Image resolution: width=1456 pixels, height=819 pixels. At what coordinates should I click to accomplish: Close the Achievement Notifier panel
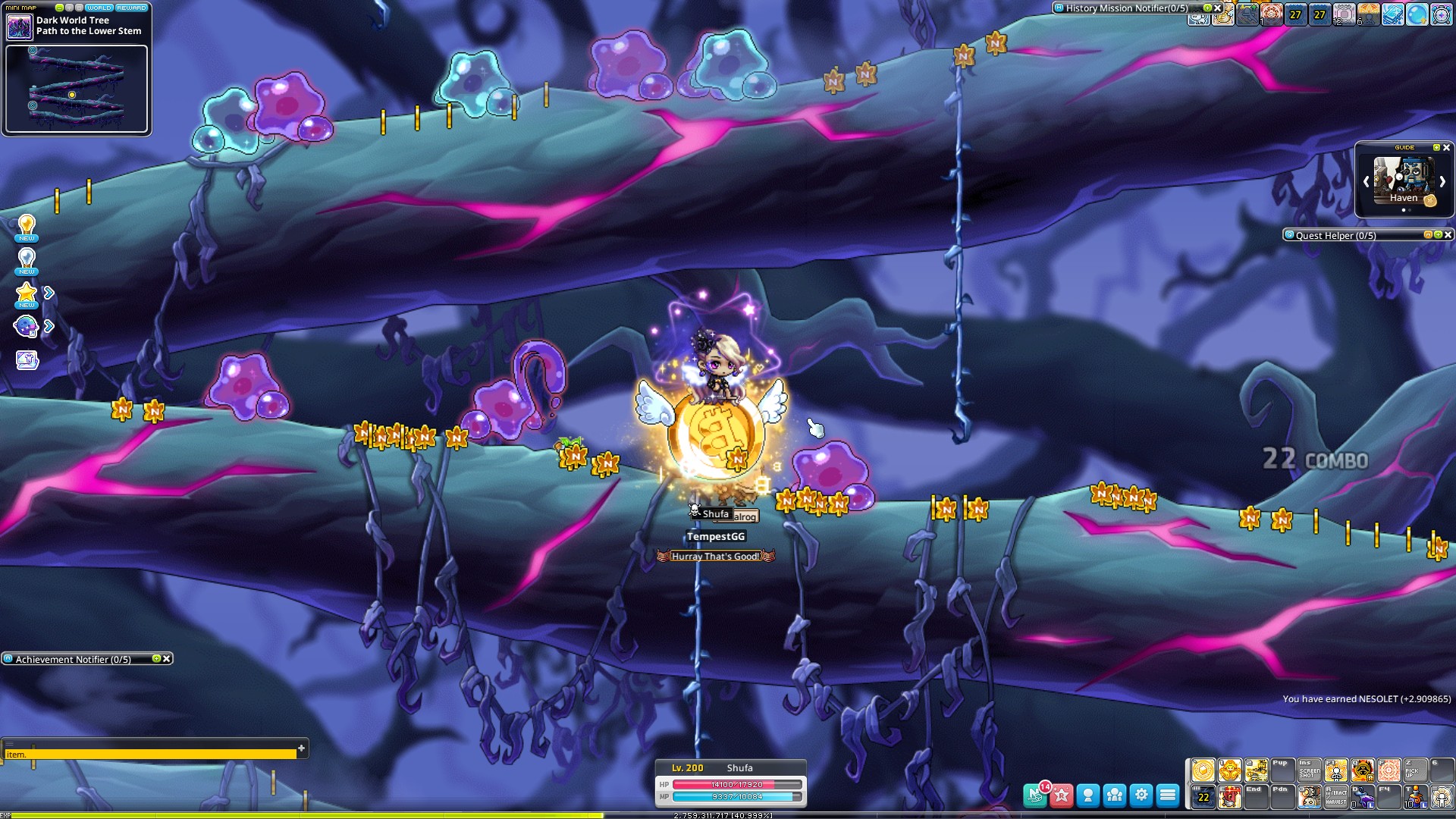click(167, 659)
